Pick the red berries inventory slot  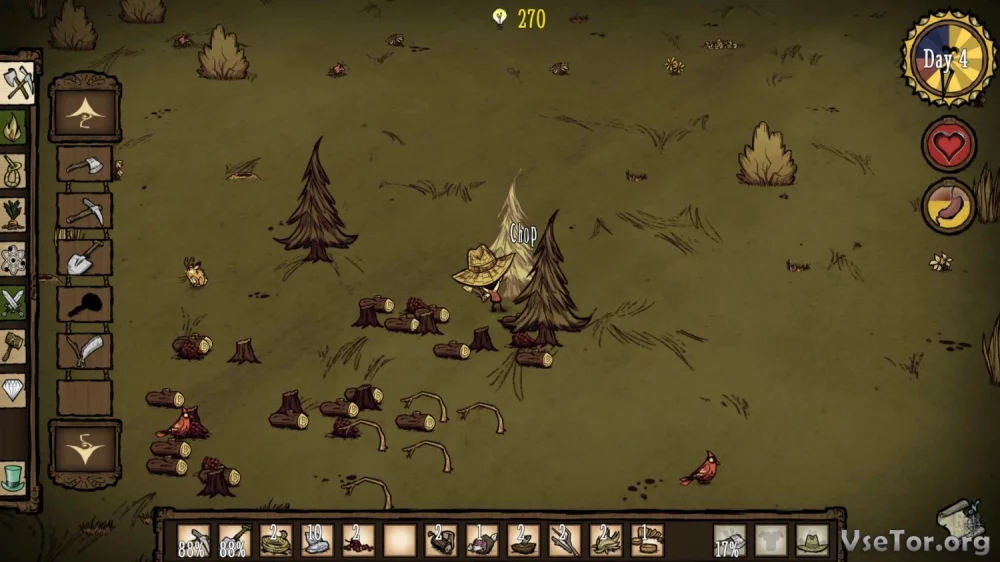click(x=358, y=540)
